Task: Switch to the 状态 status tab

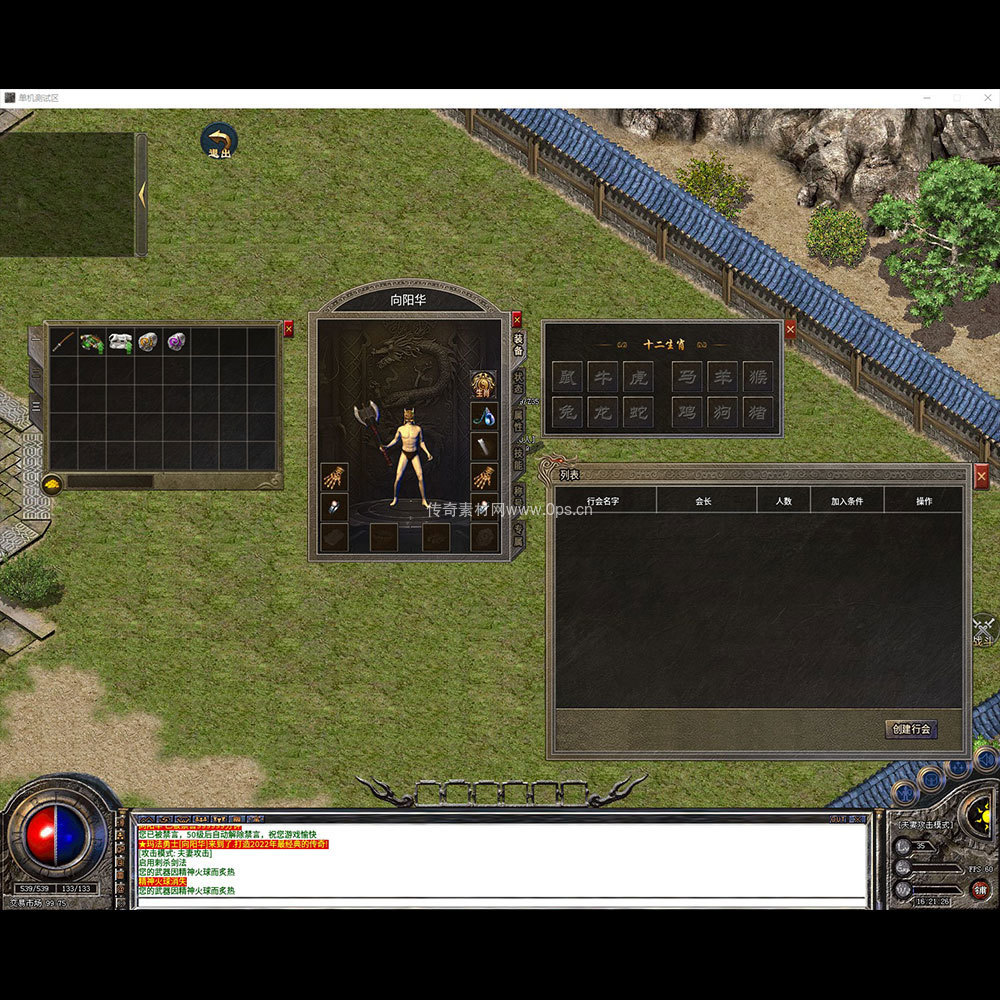Action: click(x=518, y=381)
